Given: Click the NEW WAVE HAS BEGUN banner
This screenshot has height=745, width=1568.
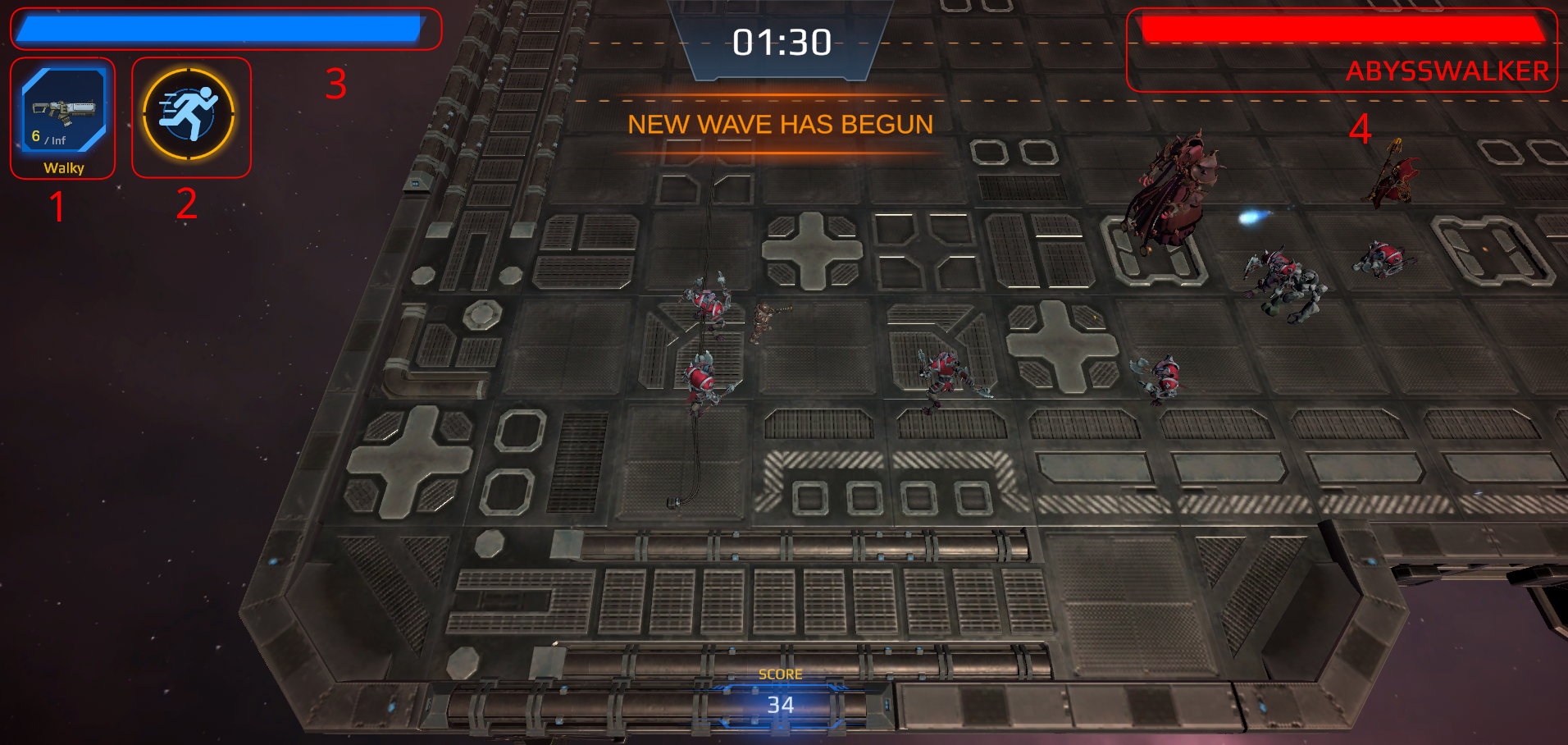Looking at the screenshot, I should click(x=781, y=124).
